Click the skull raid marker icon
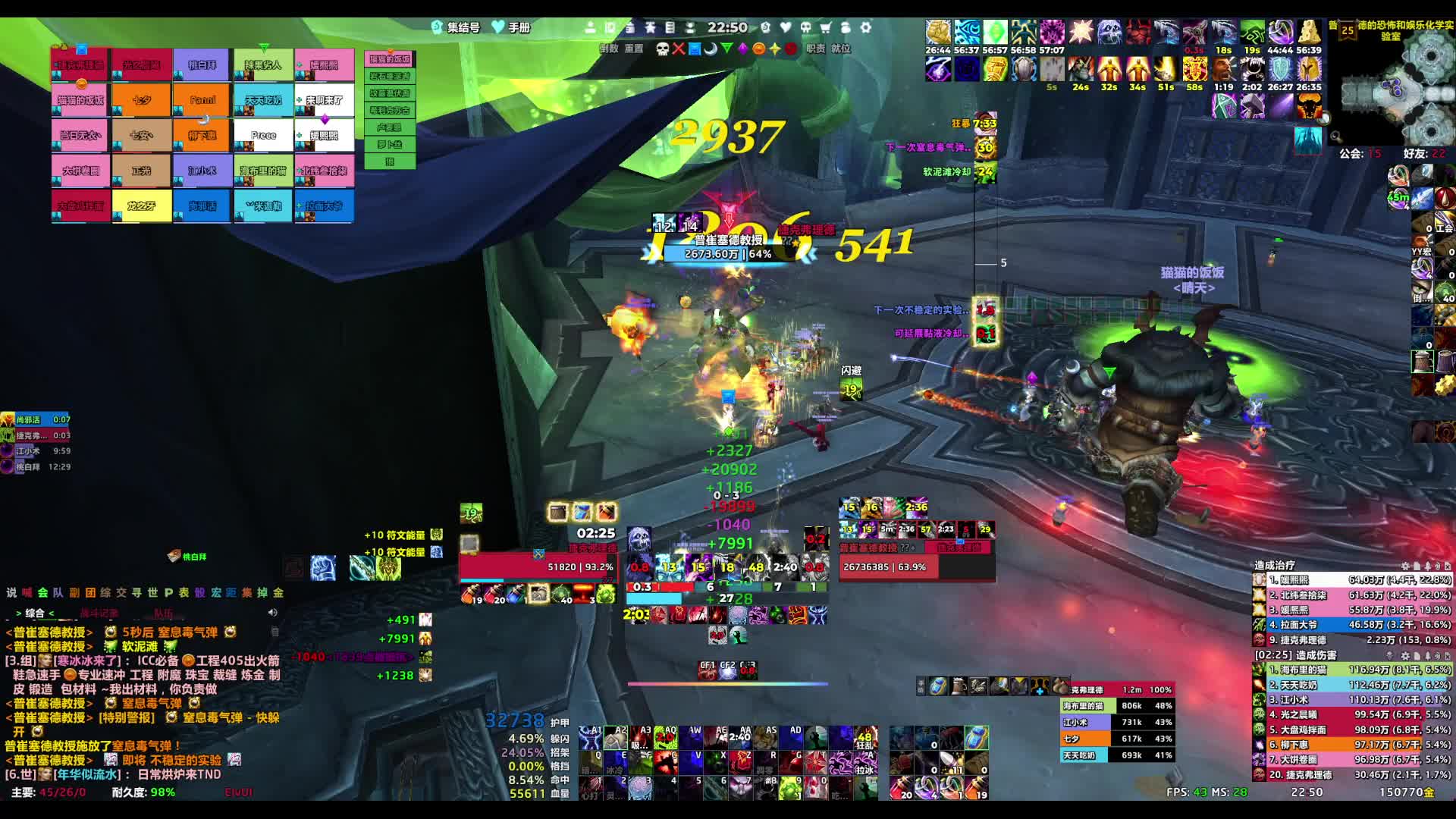Screen dimensions: 1456x819 [x=662, y=49]
